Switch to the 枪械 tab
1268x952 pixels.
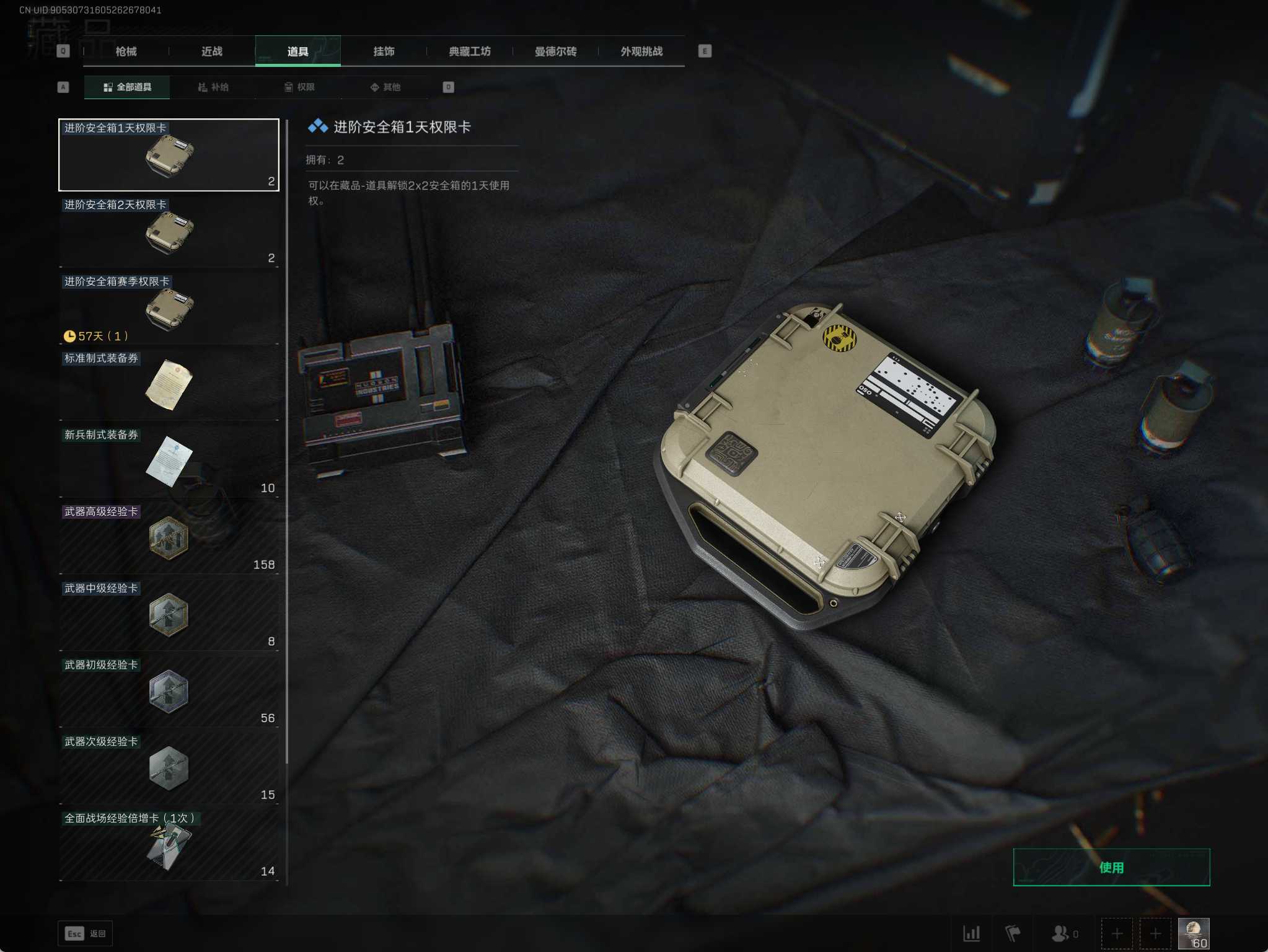coord(126,51)
